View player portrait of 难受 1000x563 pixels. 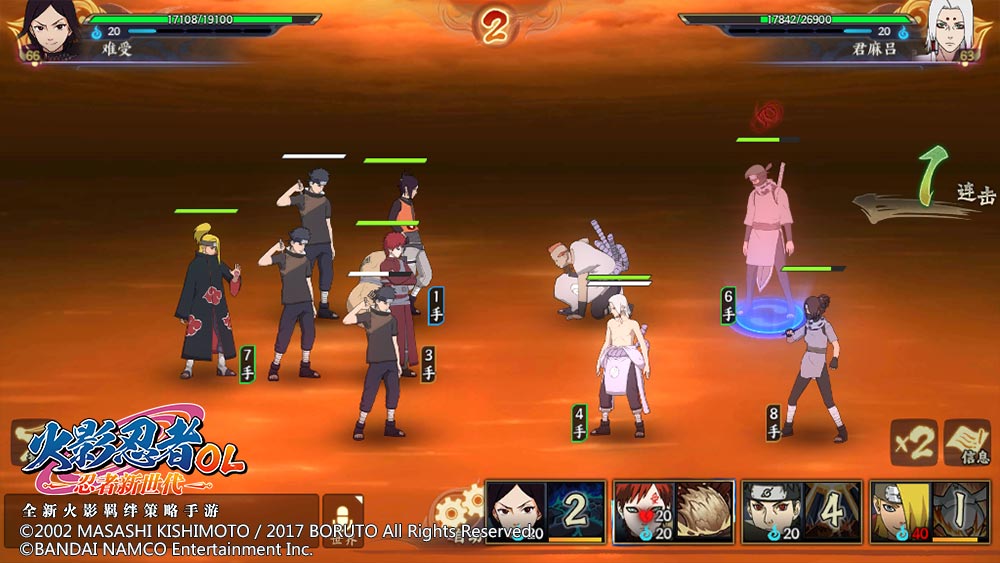[x=42, y=28]
